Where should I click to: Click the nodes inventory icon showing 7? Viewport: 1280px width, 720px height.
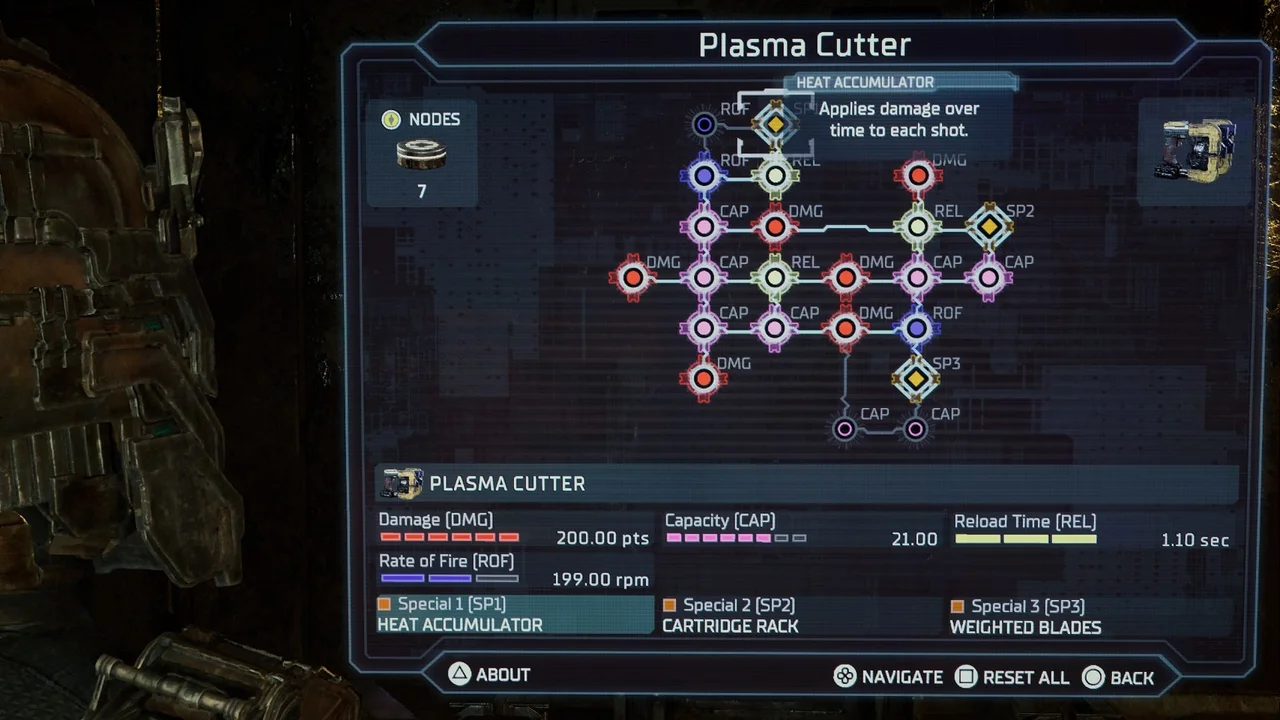pyautogui.click(x=421, y=152)
